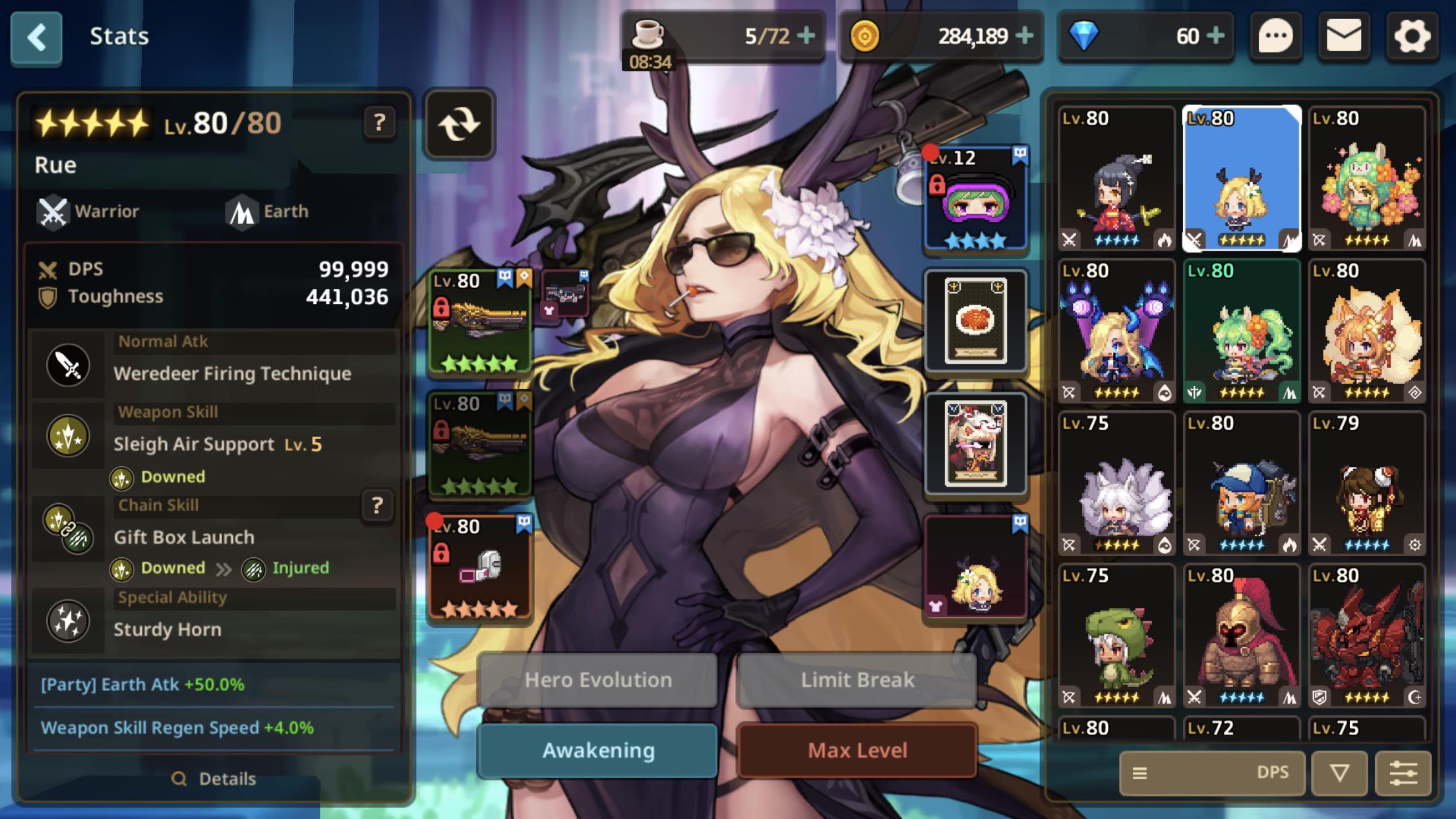Select the Spartan helmet hero tile
The height and width of the screenshot is (819, 1456).
point(1241,636)
